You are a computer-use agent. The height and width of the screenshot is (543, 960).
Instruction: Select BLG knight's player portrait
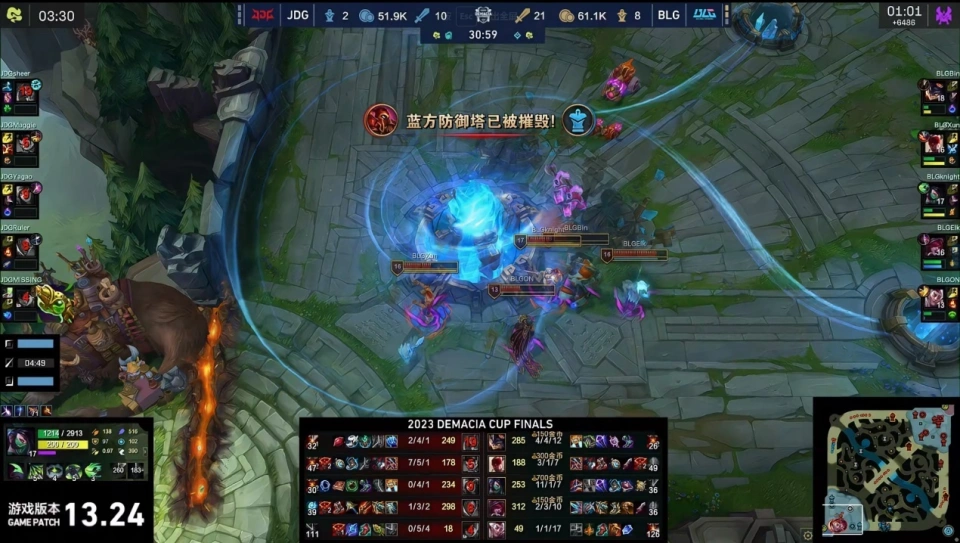pos(934,197)
